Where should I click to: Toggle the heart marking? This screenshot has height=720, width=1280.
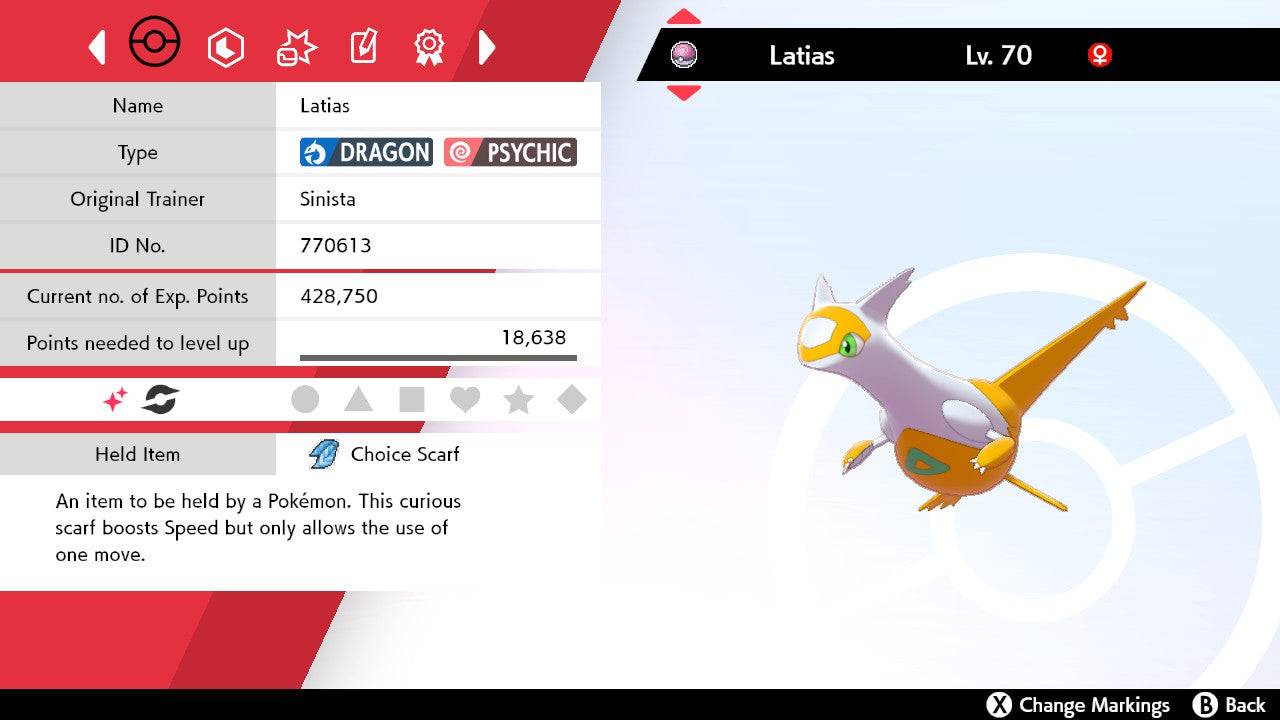(x=465, y=400)
